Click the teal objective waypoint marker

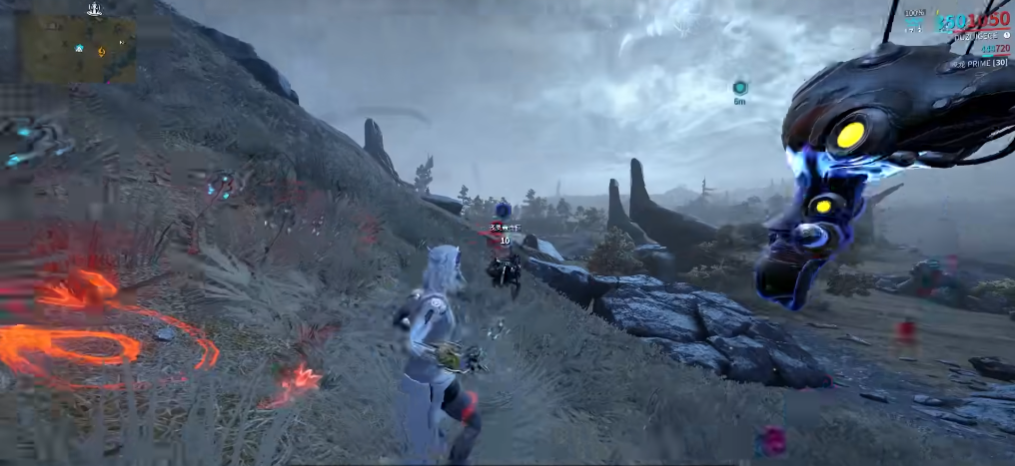tap(740, 87)
